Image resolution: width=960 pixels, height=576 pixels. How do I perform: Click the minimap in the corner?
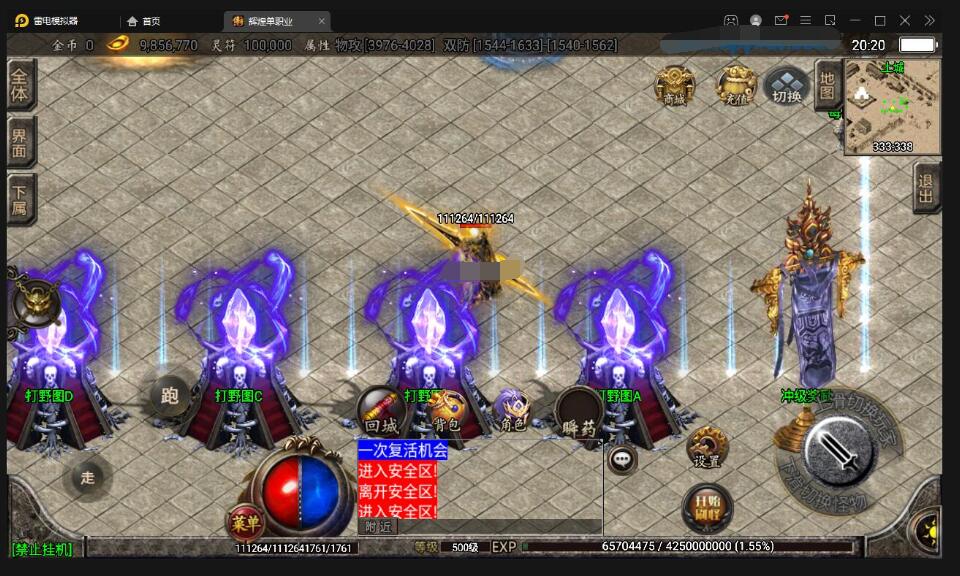click(x=892, y=106)
